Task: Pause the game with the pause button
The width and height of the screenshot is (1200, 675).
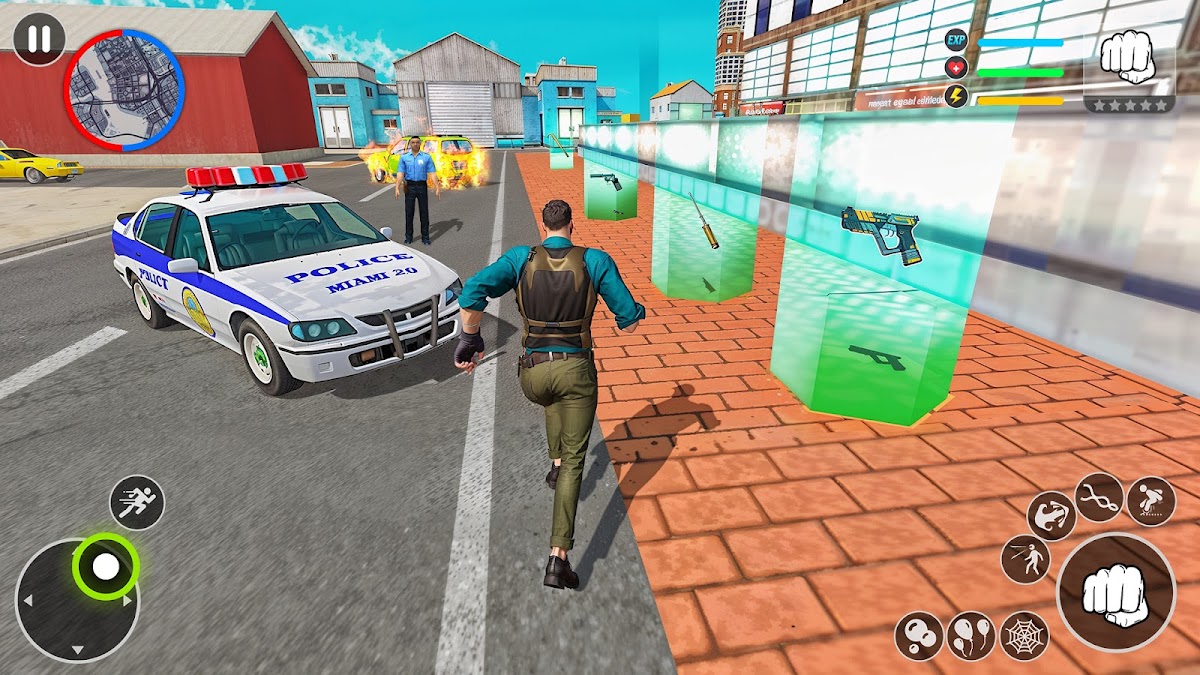Action: [x=39, y=39]
